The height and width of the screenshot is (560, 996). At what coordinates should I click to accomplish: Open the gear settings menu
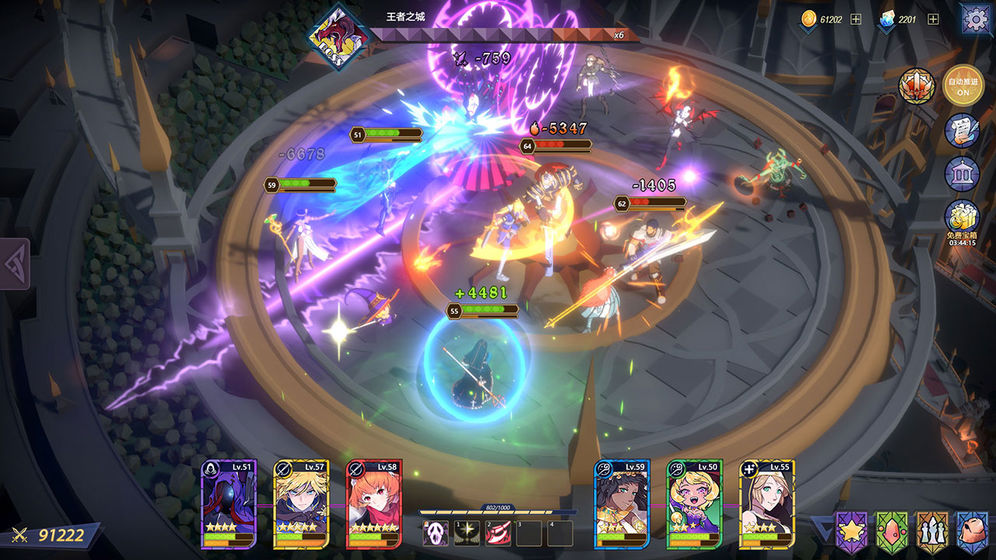point(975,19)
